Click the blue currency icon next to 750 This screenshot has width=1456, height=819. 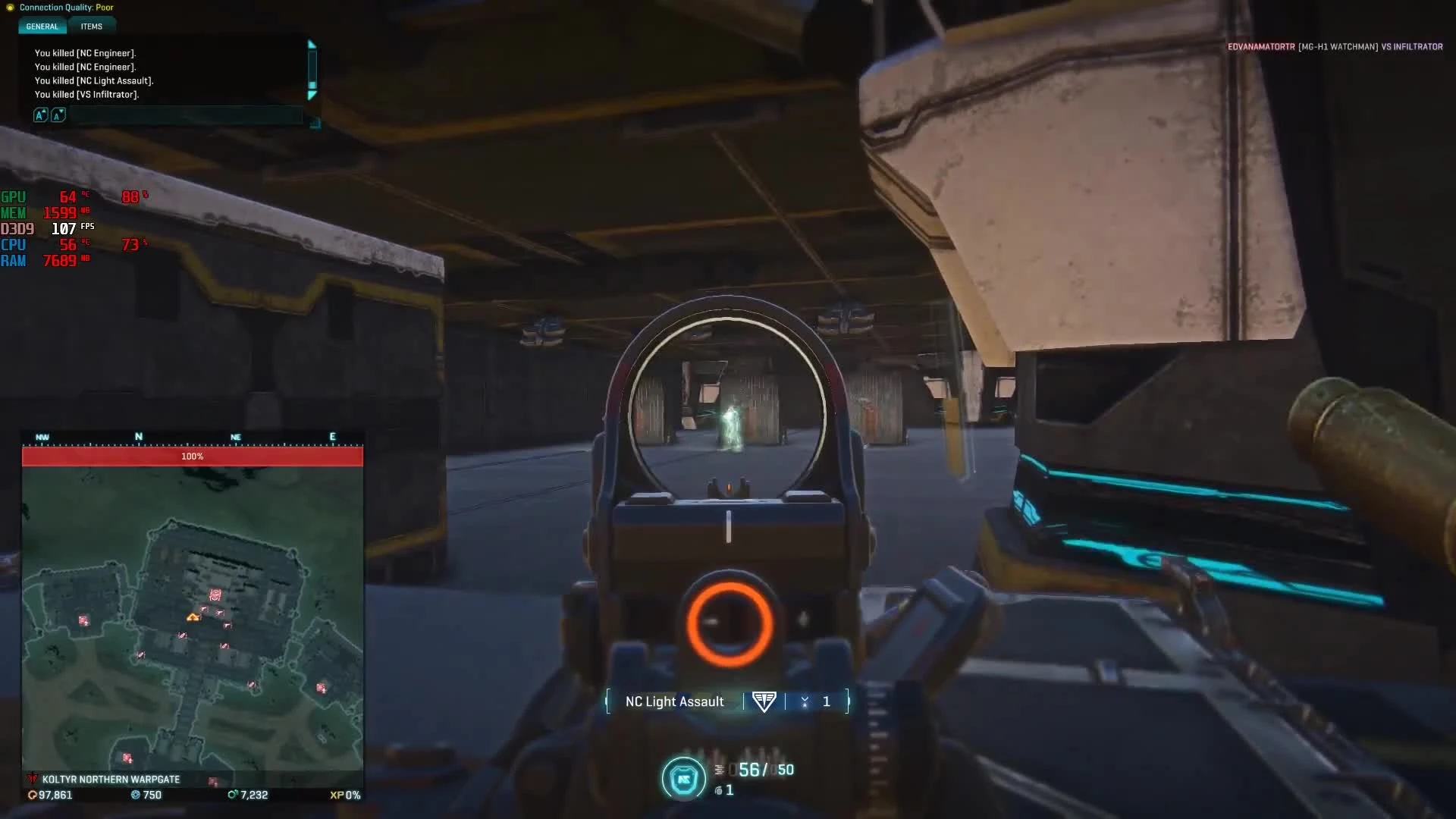[x=136, y=795]
